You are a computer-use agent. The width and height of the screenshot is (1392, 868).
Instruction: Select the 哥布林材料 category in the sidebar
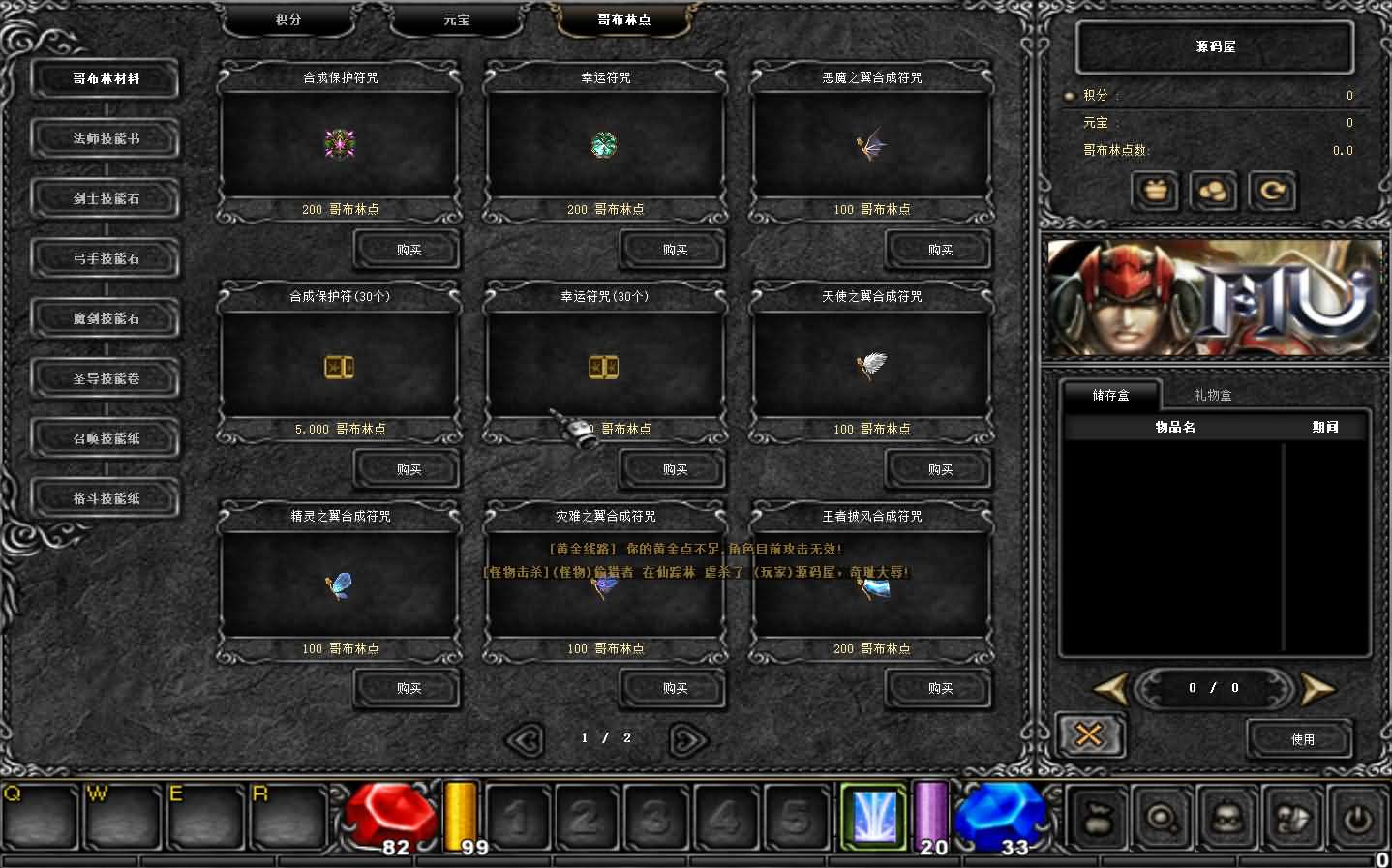point(105,79)
